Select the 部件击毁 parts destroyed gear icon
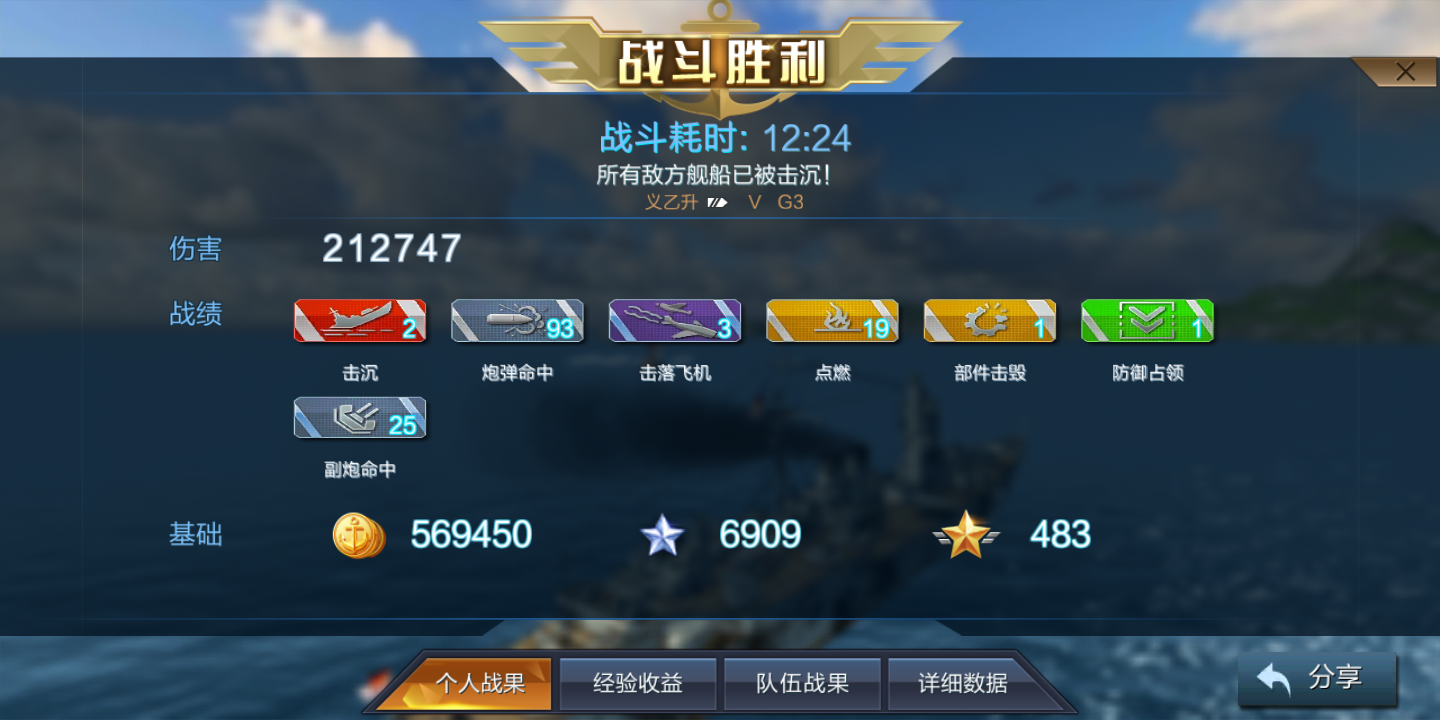1440x720 pixels. tap(989, 321)
